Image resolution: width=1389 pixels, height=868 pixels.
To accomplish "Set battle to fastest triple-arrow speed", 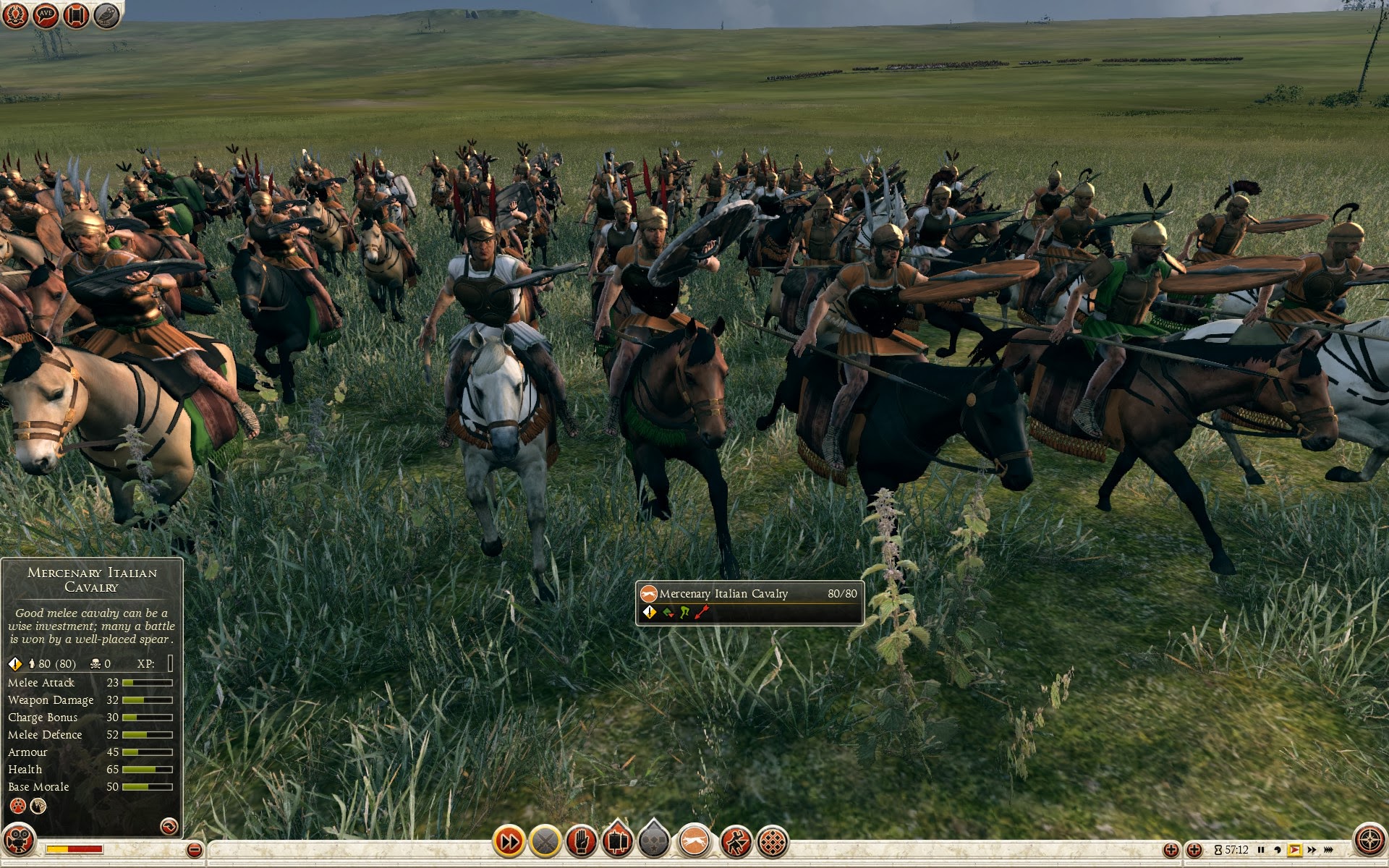I will [x=1329, y=850].
